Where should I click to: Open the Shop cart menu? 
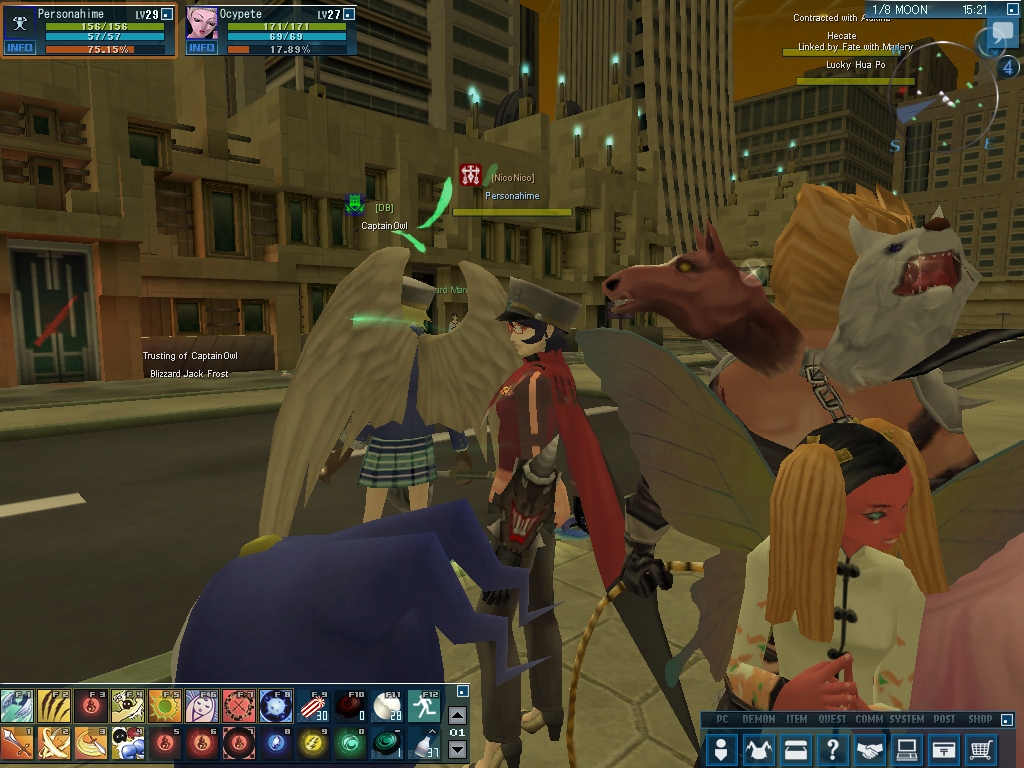pyautogui.click(x=981, y=748)
